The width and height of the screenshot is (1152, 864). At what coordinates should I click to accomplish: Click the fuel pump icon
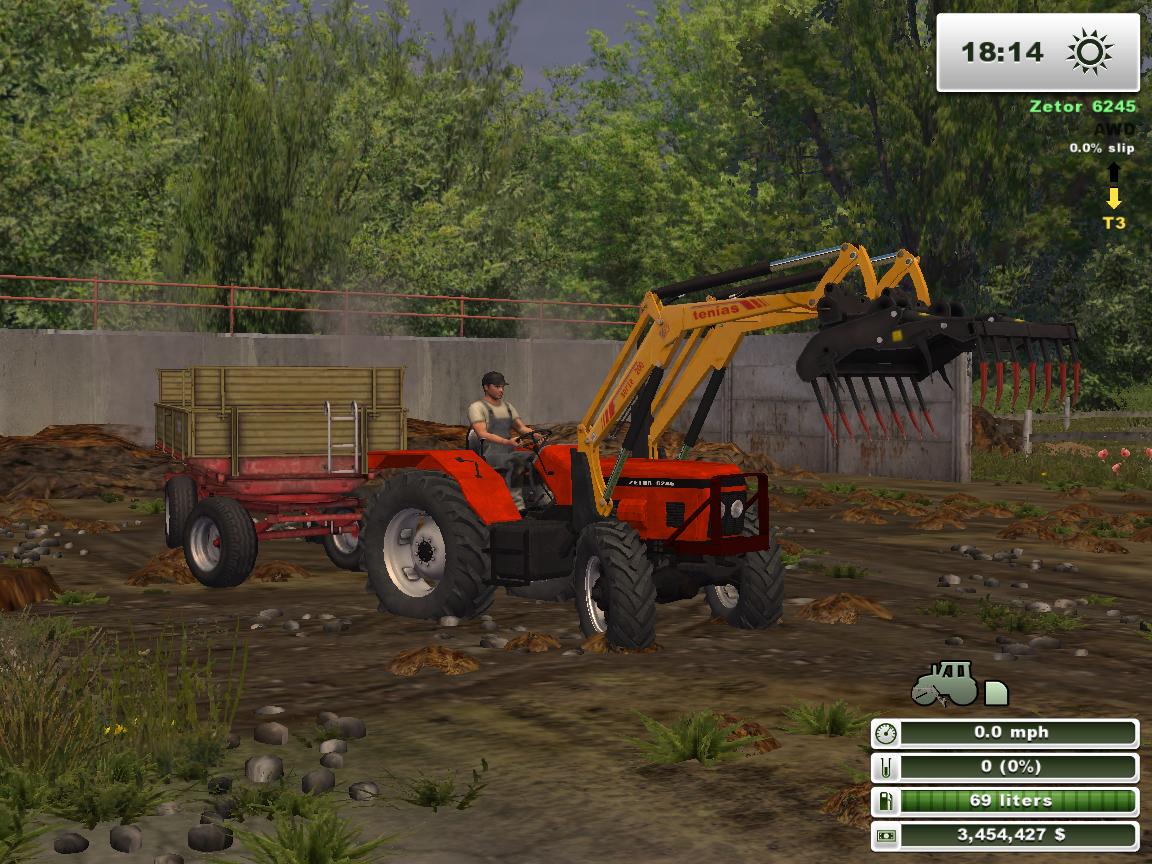(x=885, y=801)
